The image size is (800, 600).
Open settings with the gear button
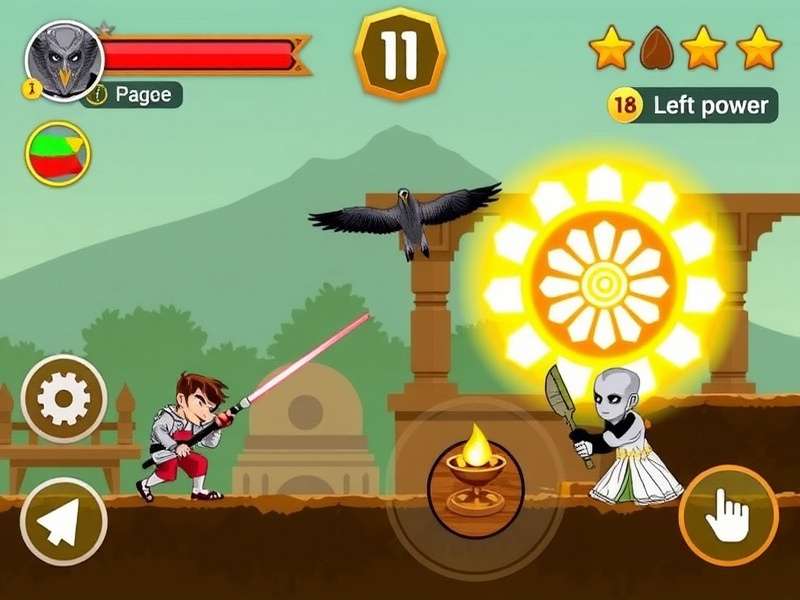65,399
